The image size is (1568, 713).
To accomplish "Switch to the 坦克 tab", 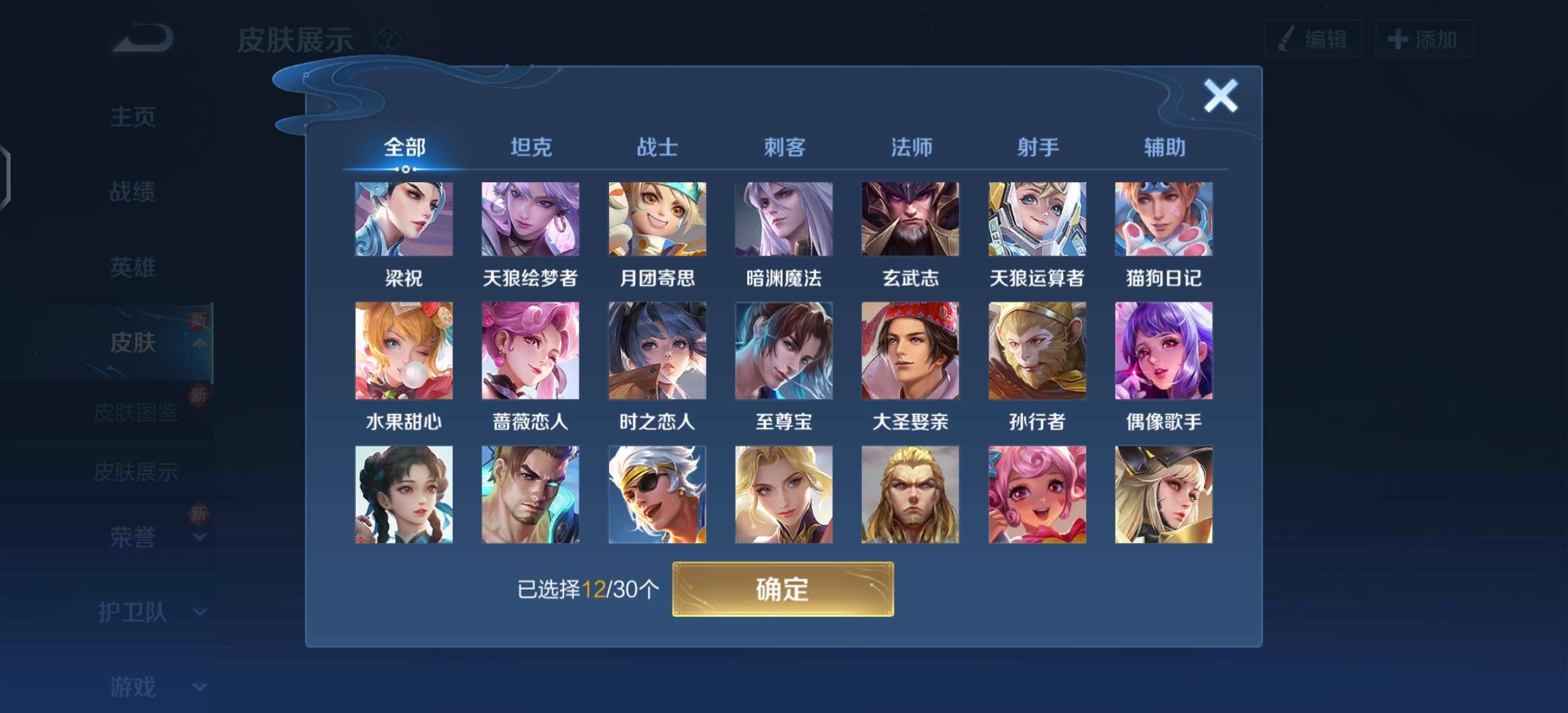I will 529,148.
